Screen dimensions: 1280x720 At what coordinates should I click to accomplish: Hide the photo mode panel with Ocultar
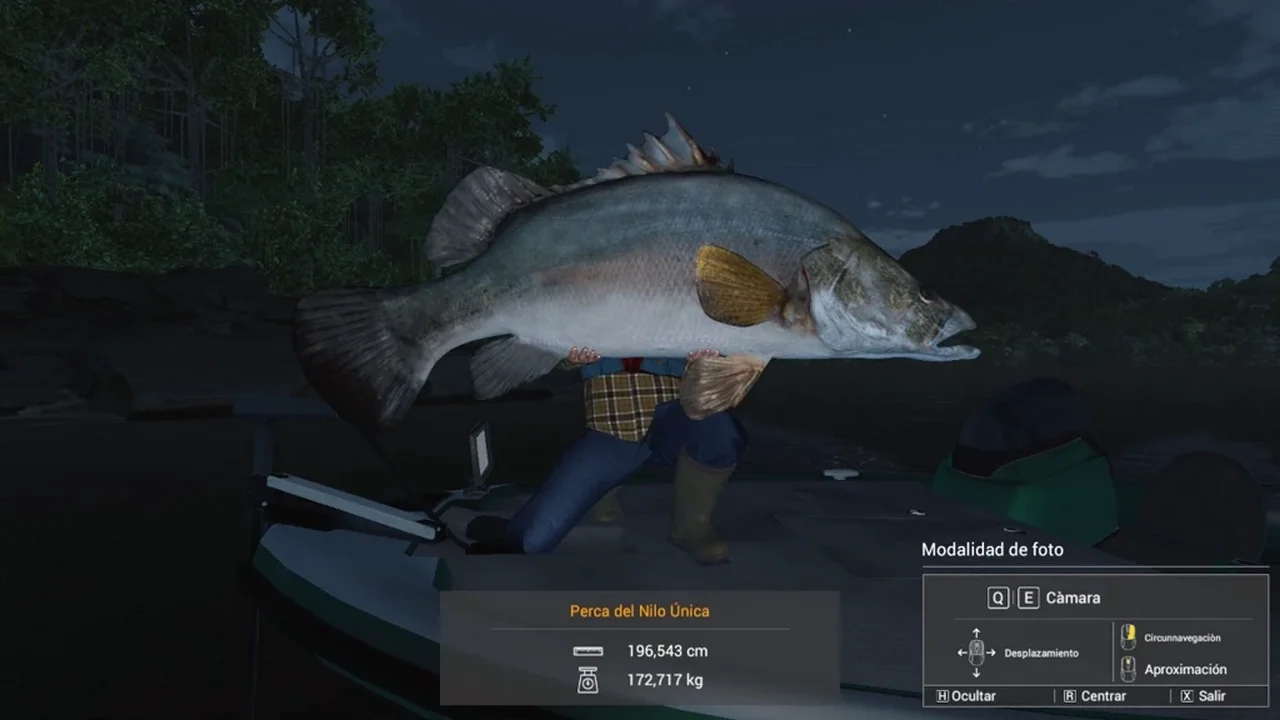[x=966, y=696]
